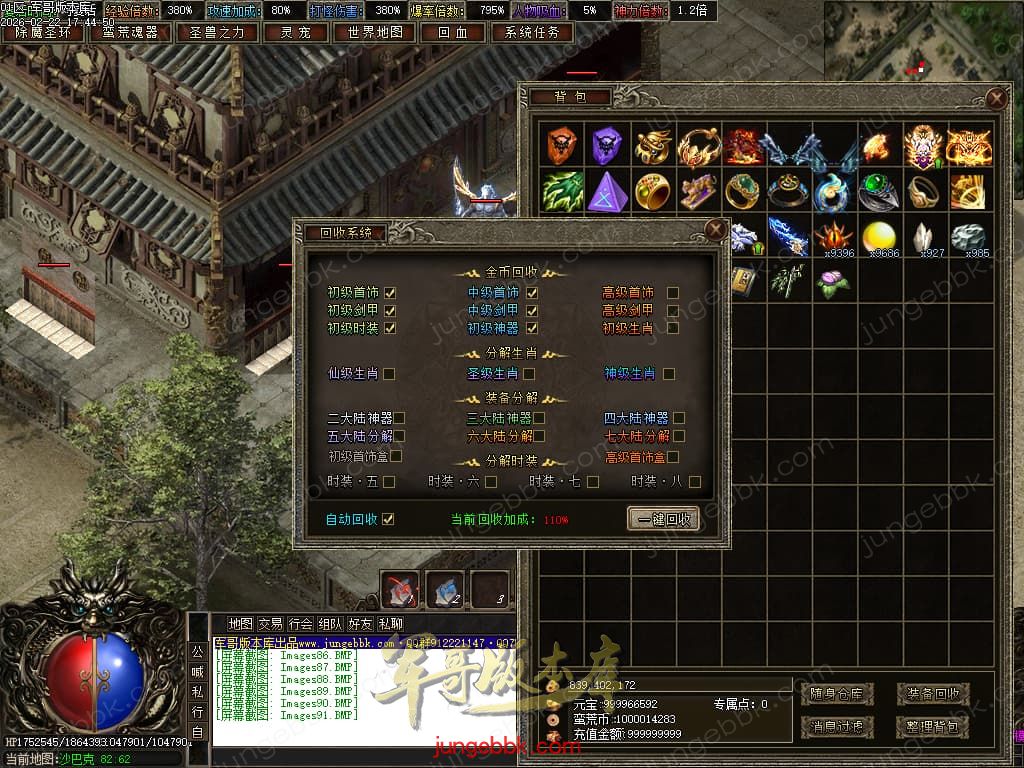Open 系统任务 system tasks
The image size is (1024, 768).
(x=532, y=32)
